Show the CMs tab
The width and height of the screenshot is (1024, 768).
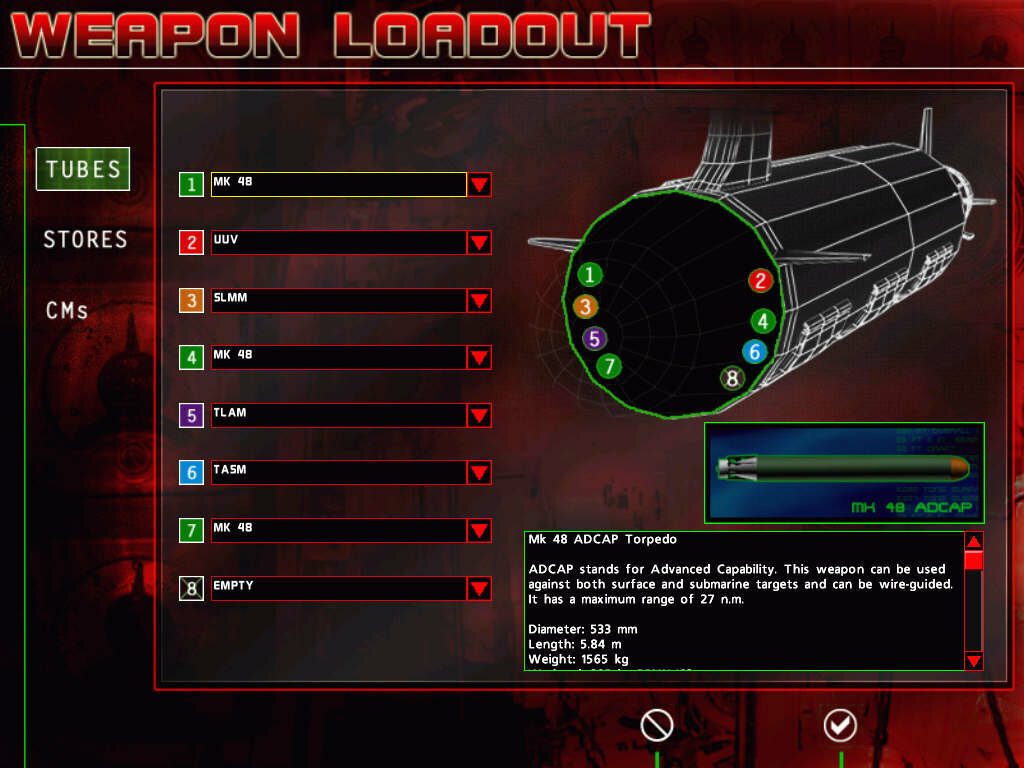click(67, 310)
